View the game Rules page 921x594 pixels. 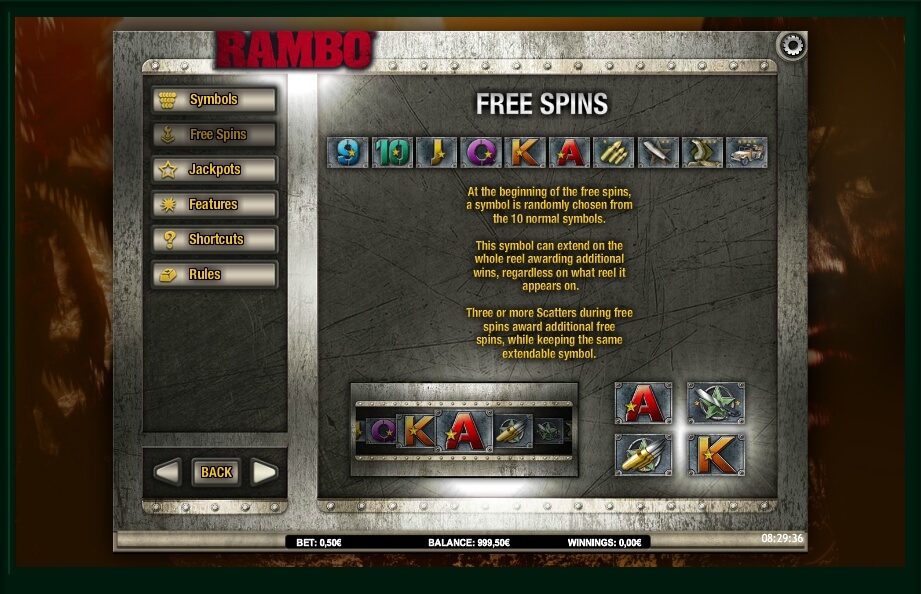[x=214, y=275]
